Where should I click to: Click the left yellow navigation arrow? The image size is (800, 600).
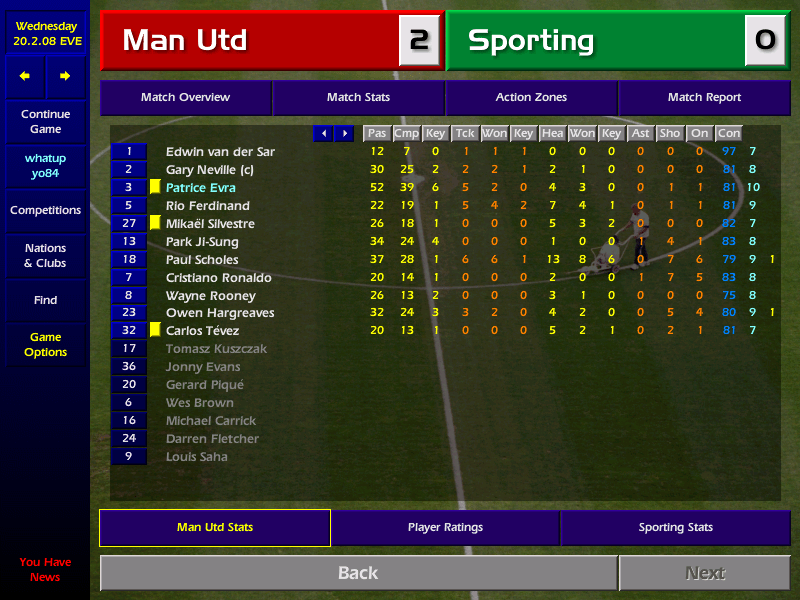[25, 76]
